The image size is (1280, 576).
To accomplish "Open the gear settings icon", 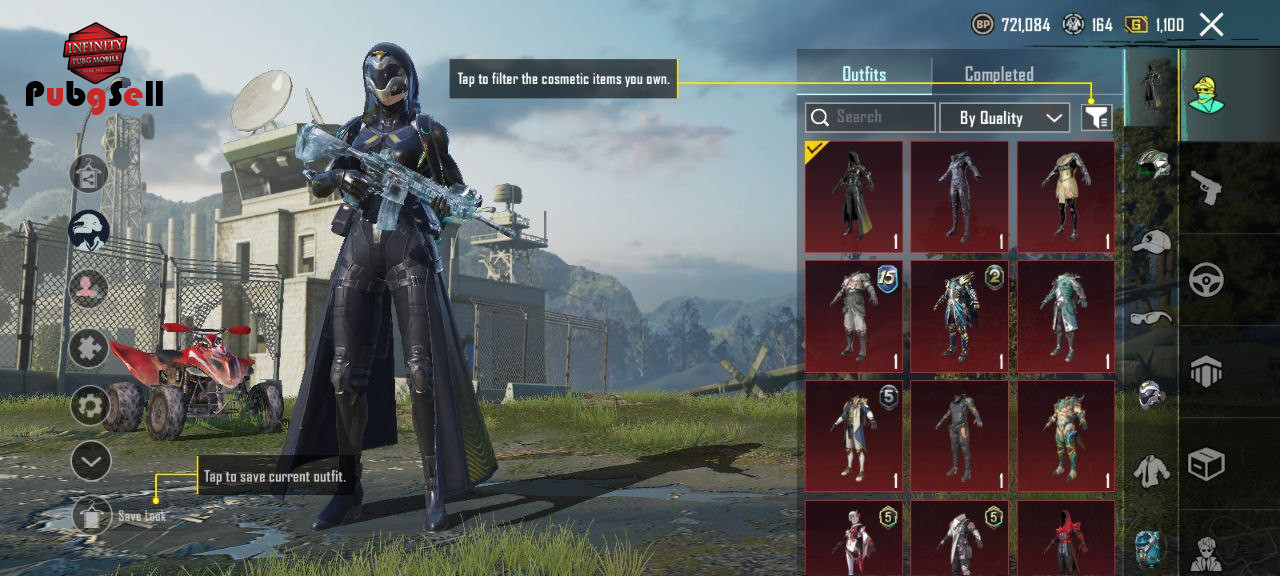I will point(90,405).
